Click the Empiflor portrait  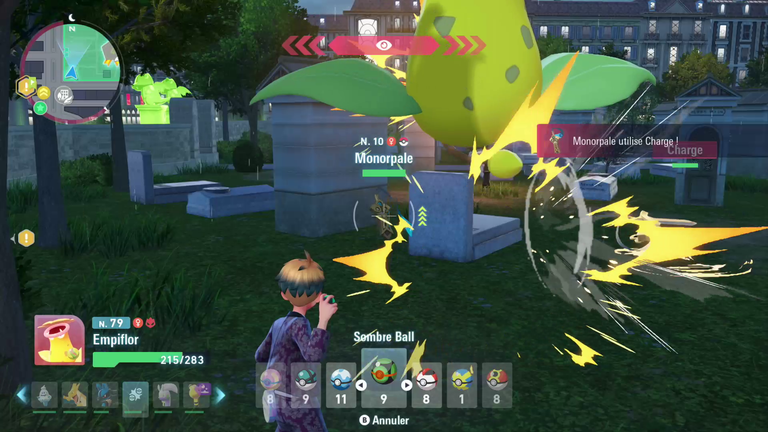59,341
